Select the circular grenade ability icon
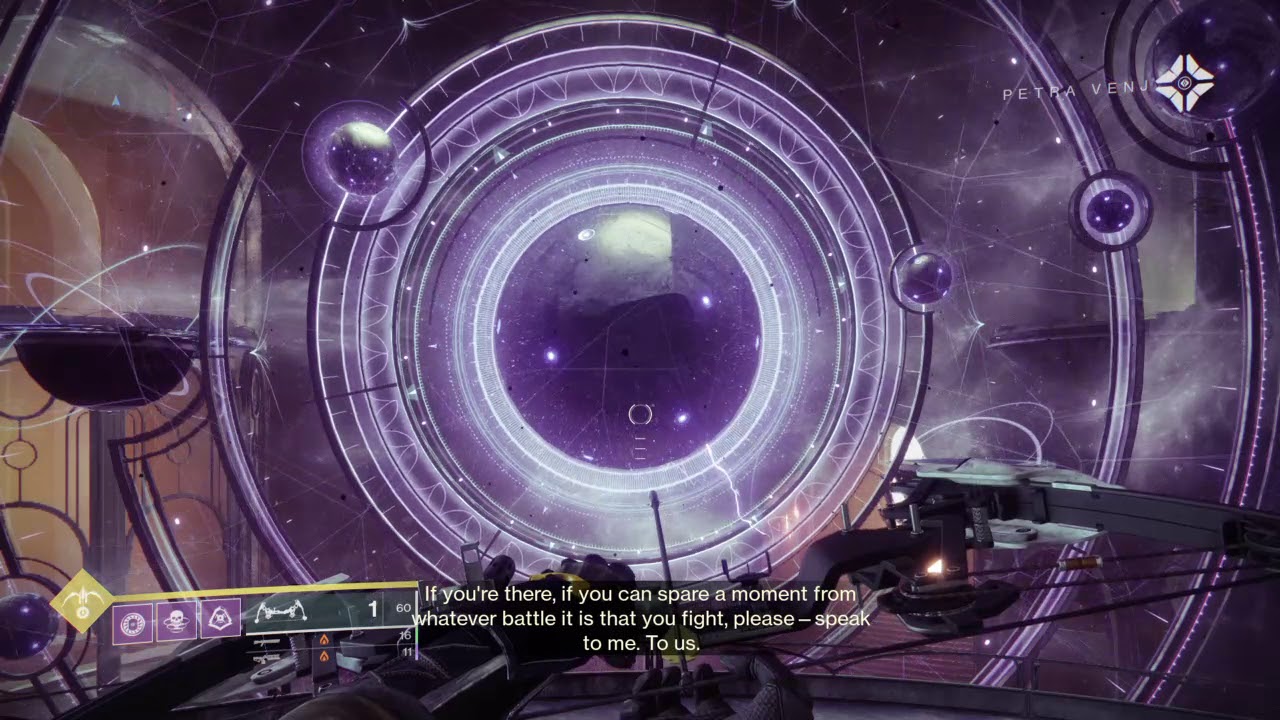 click(x=132, y=622)
